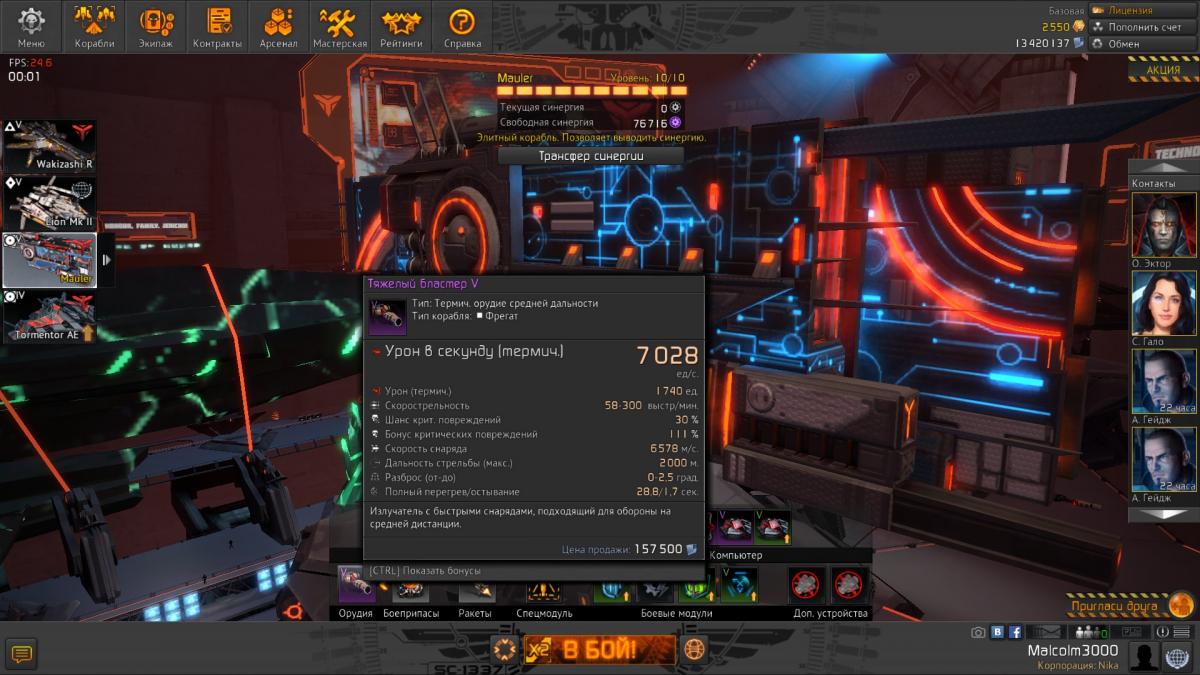Click the Трансфер синергии button
The image size is (1200, 675).
(591, 156)
